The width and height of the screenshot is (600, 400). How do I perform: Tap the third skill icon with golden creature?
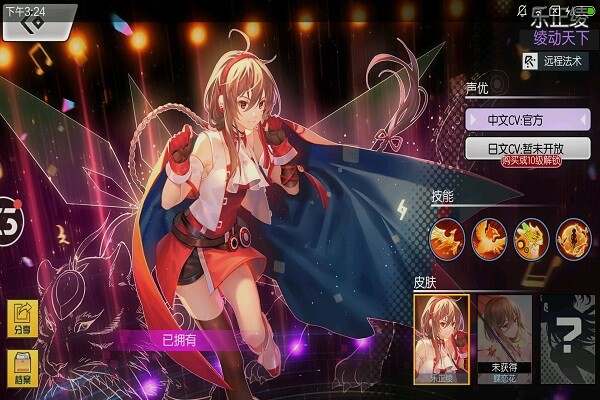531,237
